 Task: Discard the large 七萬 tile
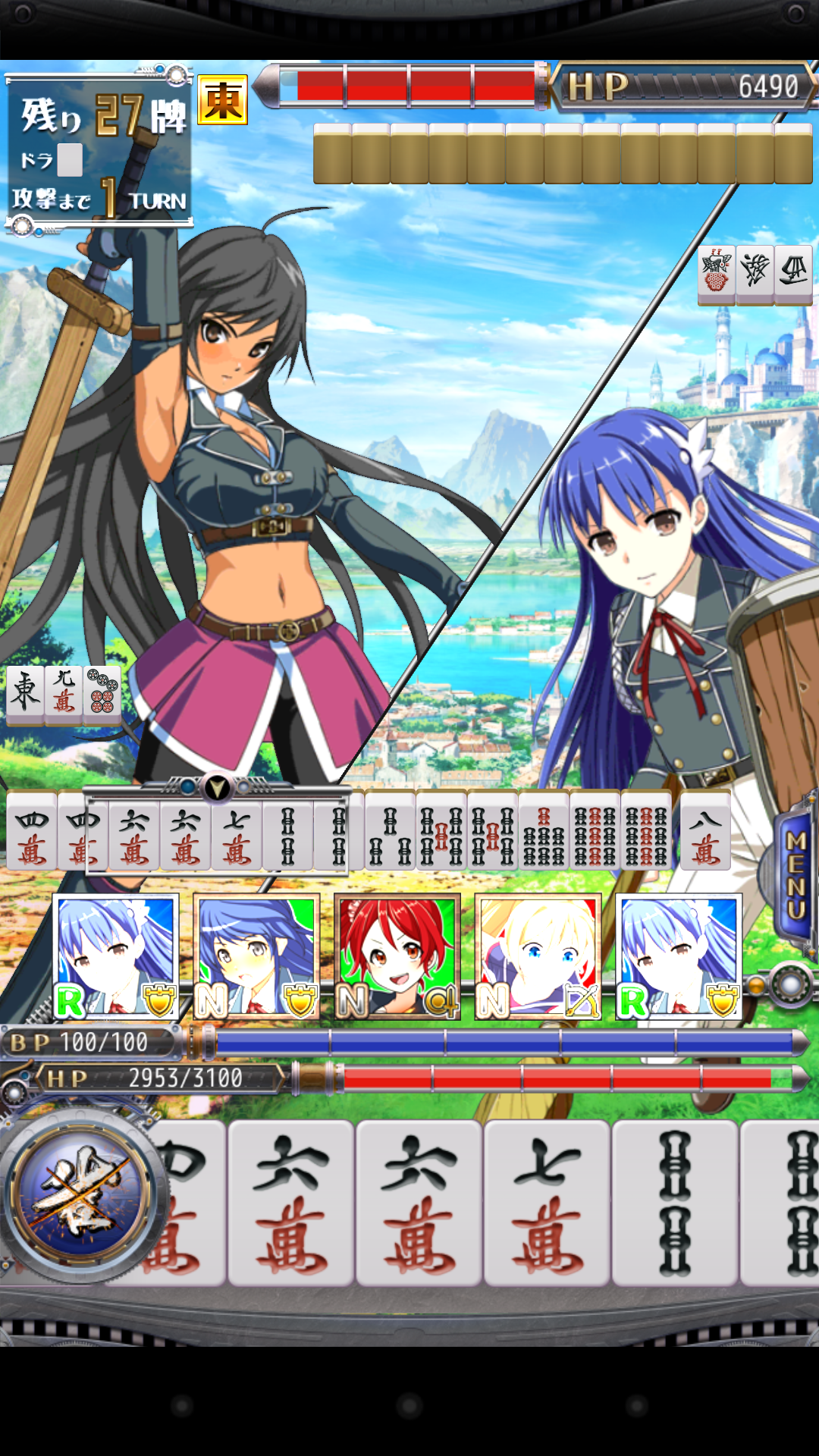[x=547, y=1202]
